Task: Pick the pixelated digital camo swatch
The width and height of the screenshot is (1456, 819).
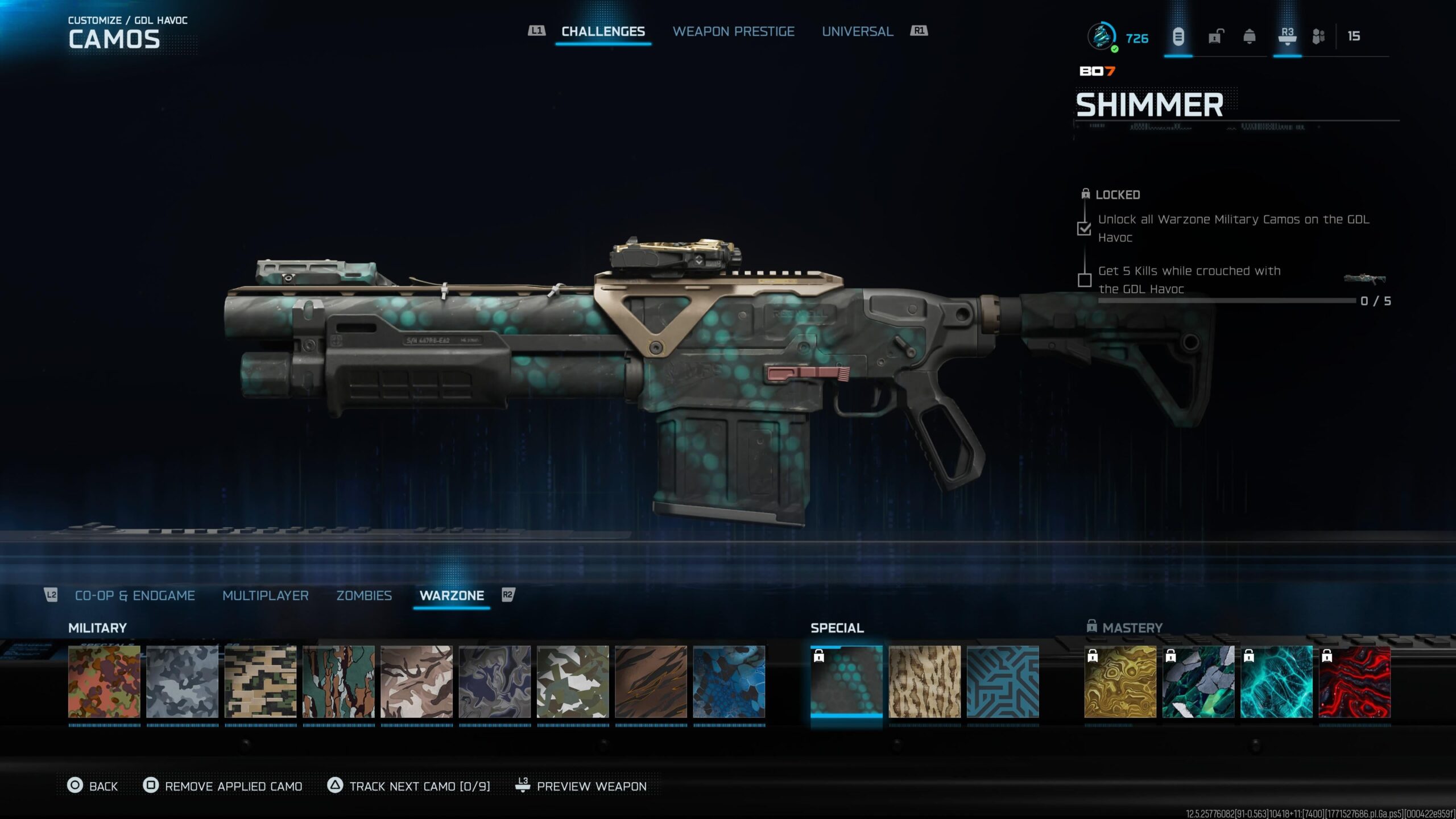Action: 260,681
